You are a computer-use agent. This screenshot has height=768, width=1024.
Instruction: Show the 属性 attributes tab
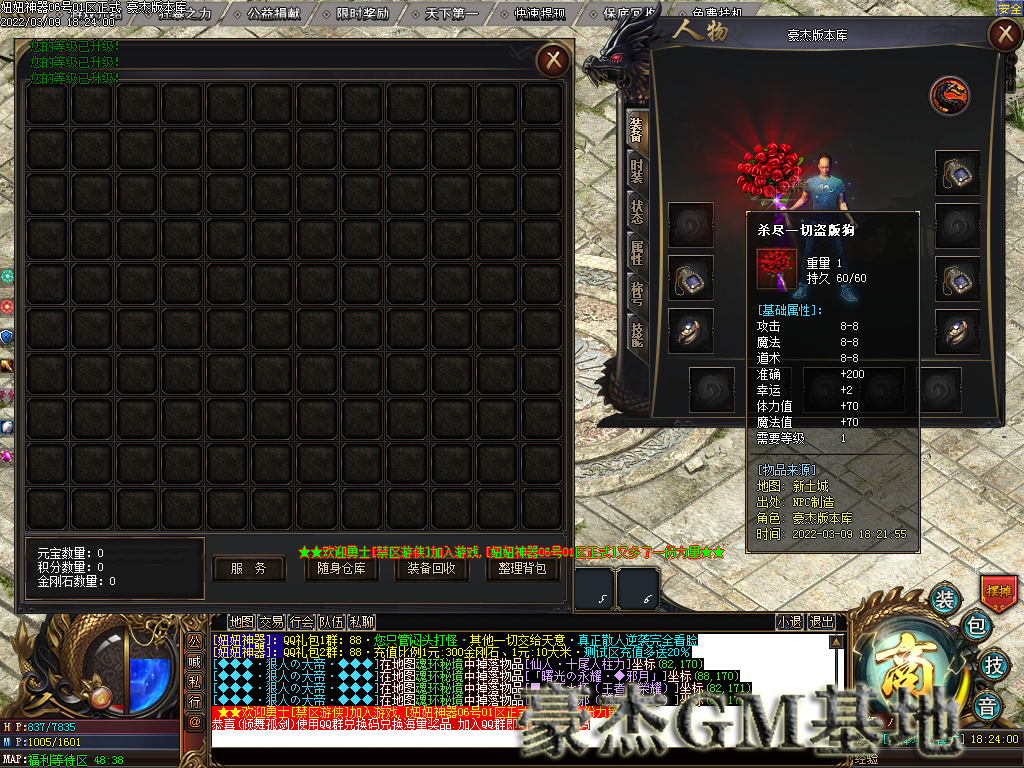pyautogui.click(x=636, y=253)
